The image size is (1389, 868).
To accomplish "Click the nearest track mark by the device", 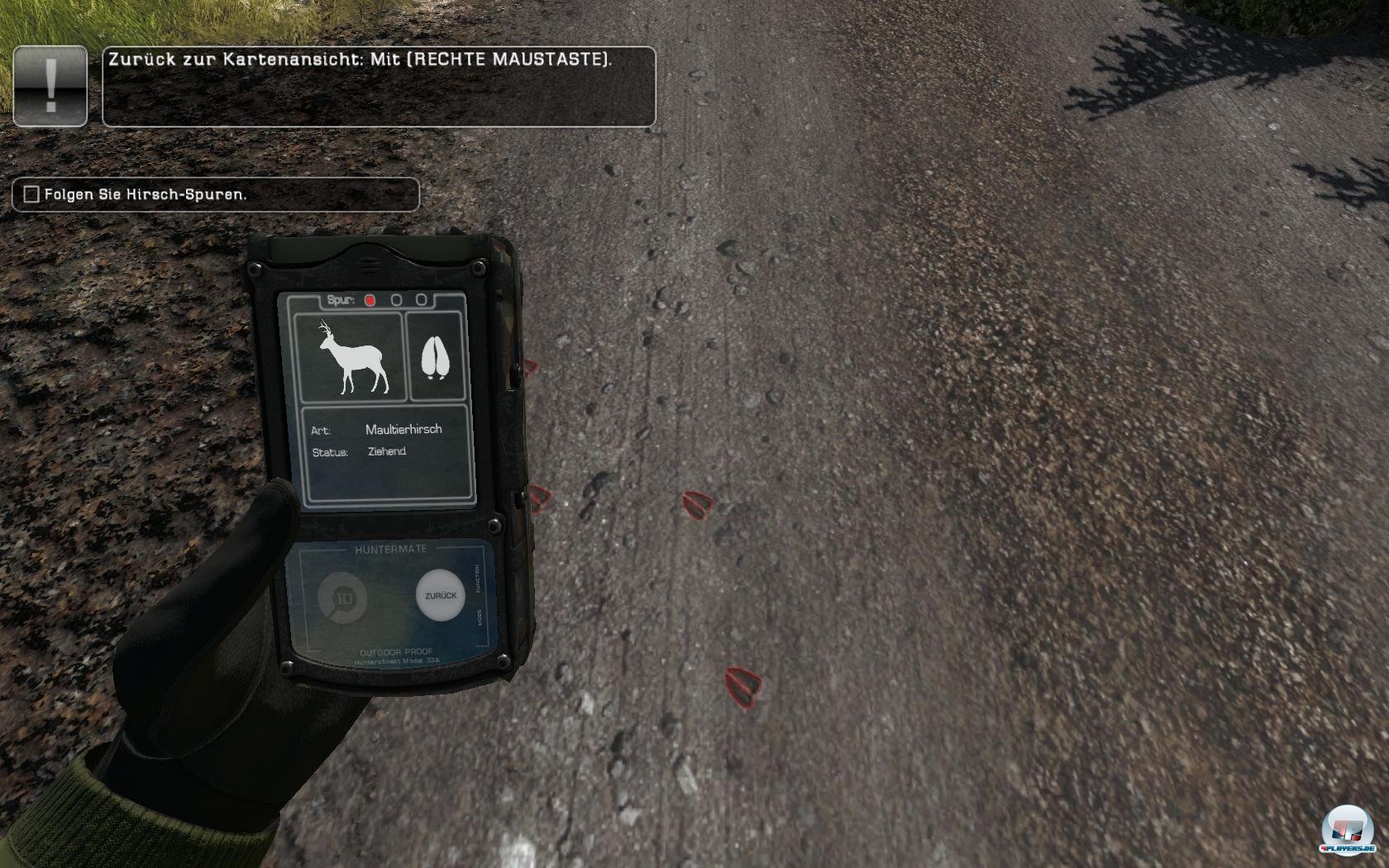I will tap(542, 498).
